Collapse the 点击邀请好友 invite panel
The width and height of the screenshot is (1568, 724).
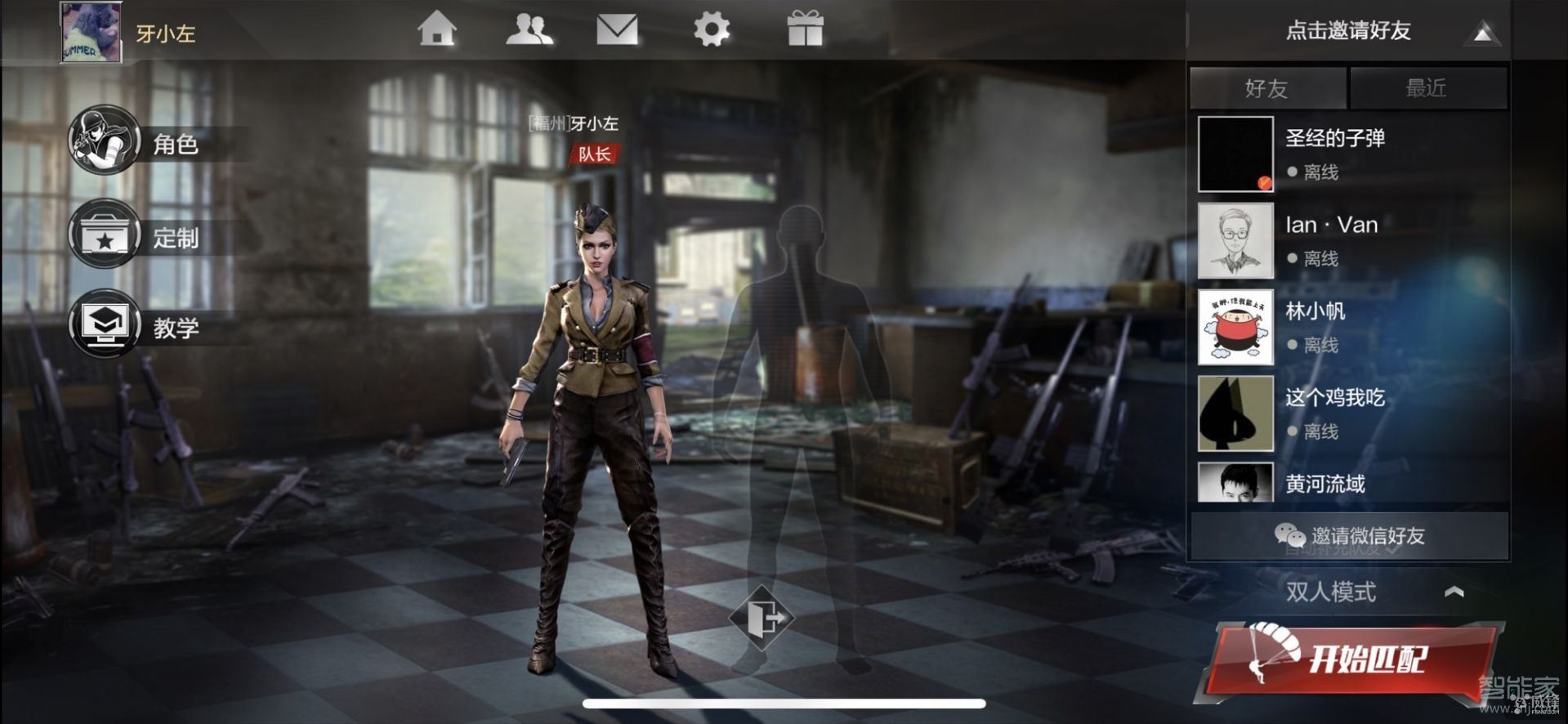click(x=1482, y=33)
